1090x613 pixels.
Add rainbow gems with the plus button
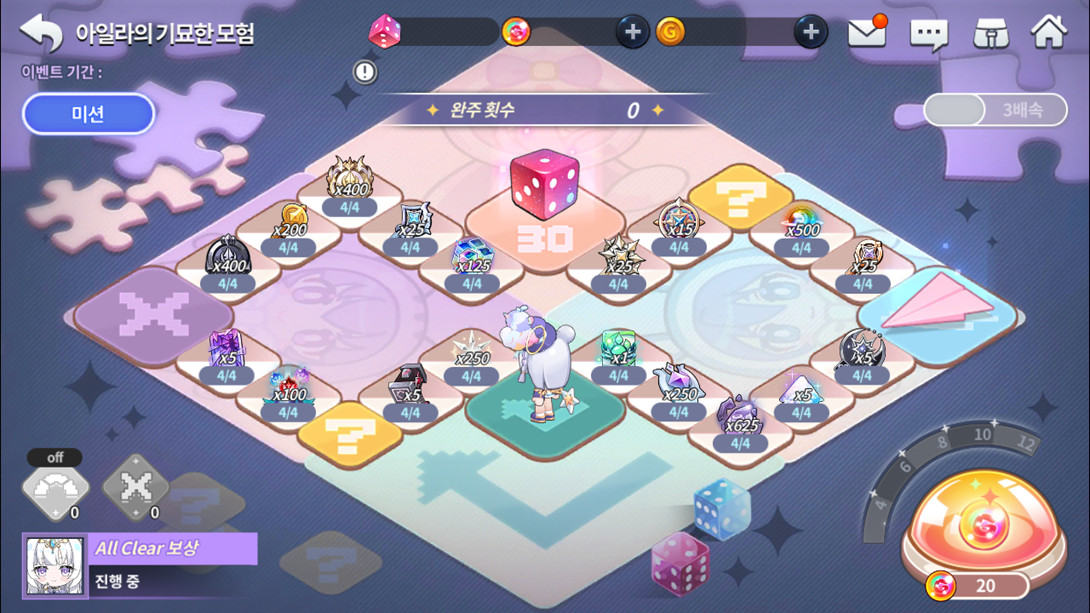(x=631, y=33)
